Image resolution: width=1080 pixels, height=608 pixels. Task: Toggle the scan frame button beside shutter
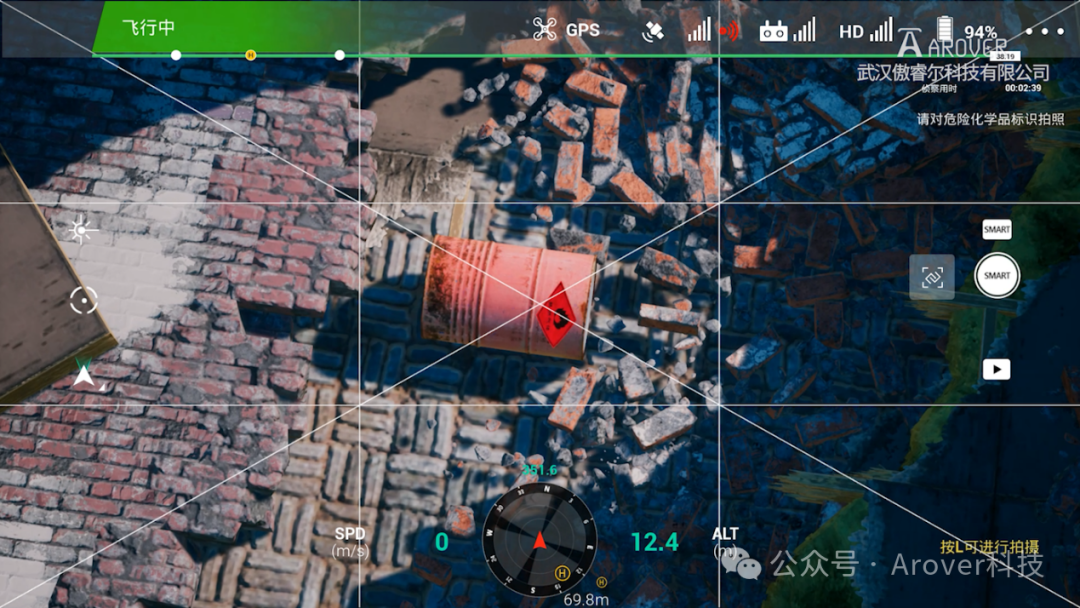pyautogui.click(x=932, y=277)
